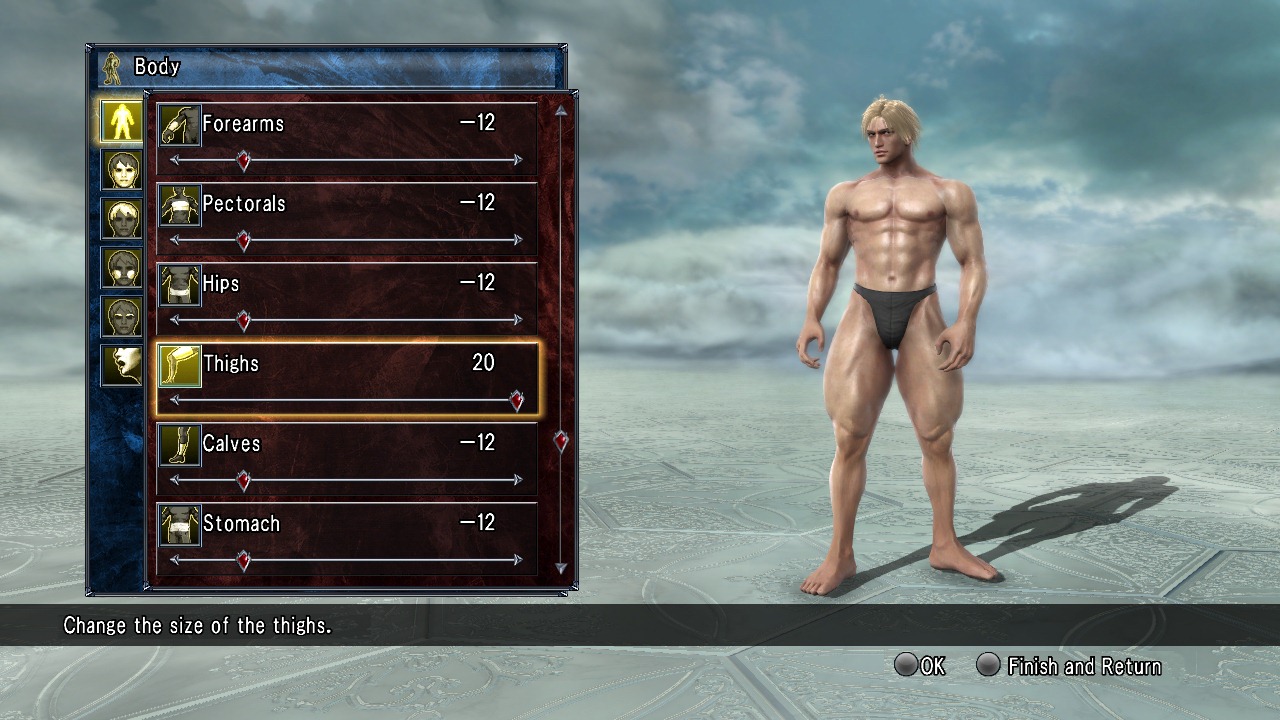Click the Stomach slider handle
Image resolution: width=1280 pixels, height=720 pixels.
[243, 560]
